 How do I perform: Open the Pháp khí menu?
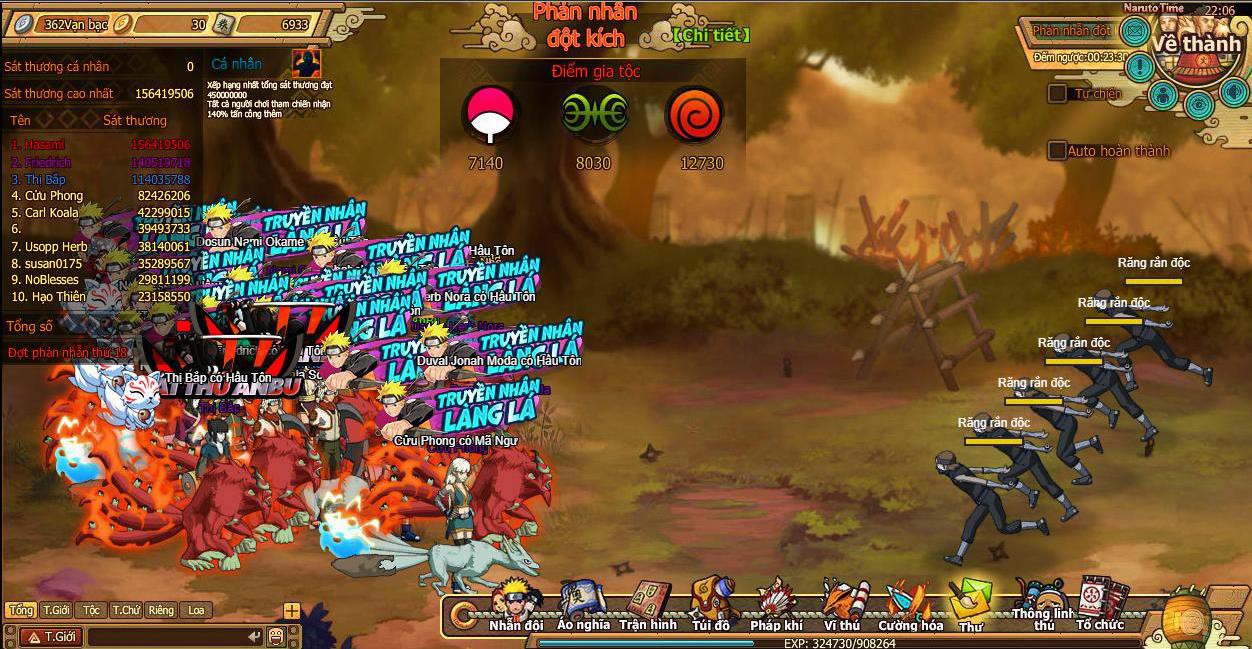[x=776, y=604]
